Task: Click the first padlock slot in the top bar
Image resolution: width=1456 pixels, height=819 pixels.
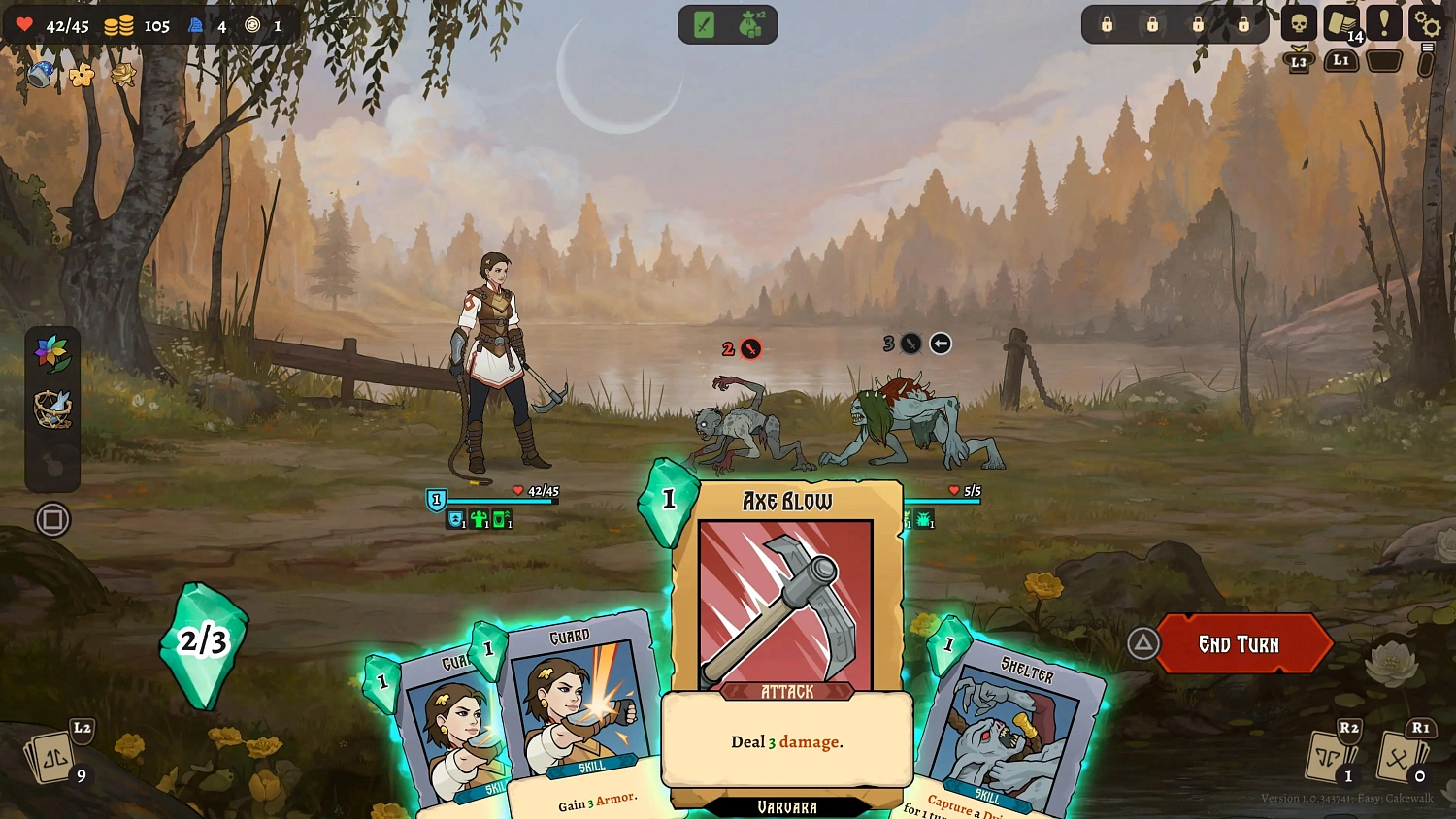Action: click(1106, 24)
